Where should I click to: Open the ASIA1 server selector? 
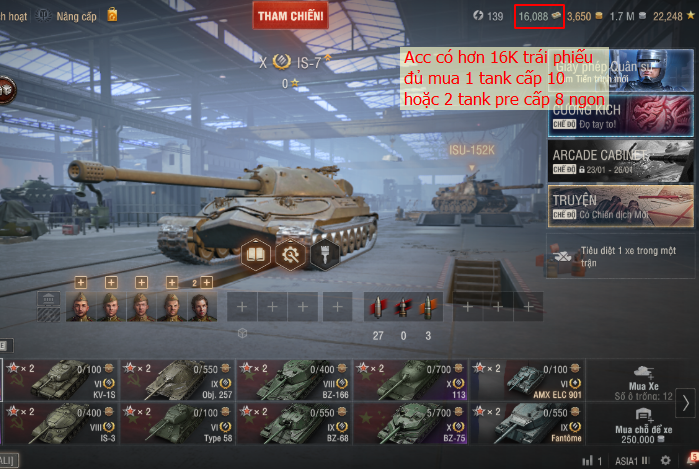tap(629, 461)
